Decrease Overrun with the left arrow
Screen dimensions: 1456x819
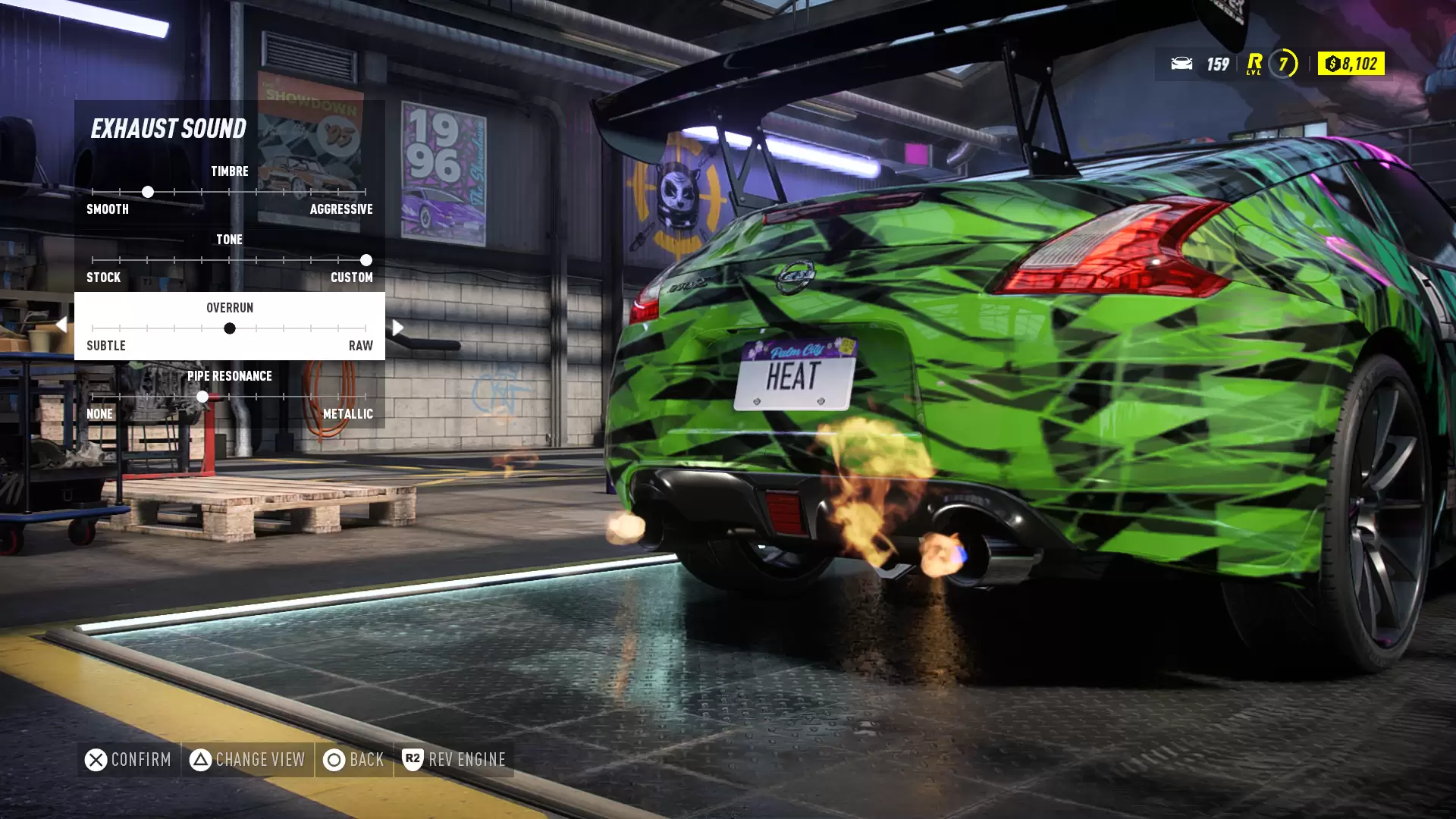pyautogui.click(x=61, y=325)
